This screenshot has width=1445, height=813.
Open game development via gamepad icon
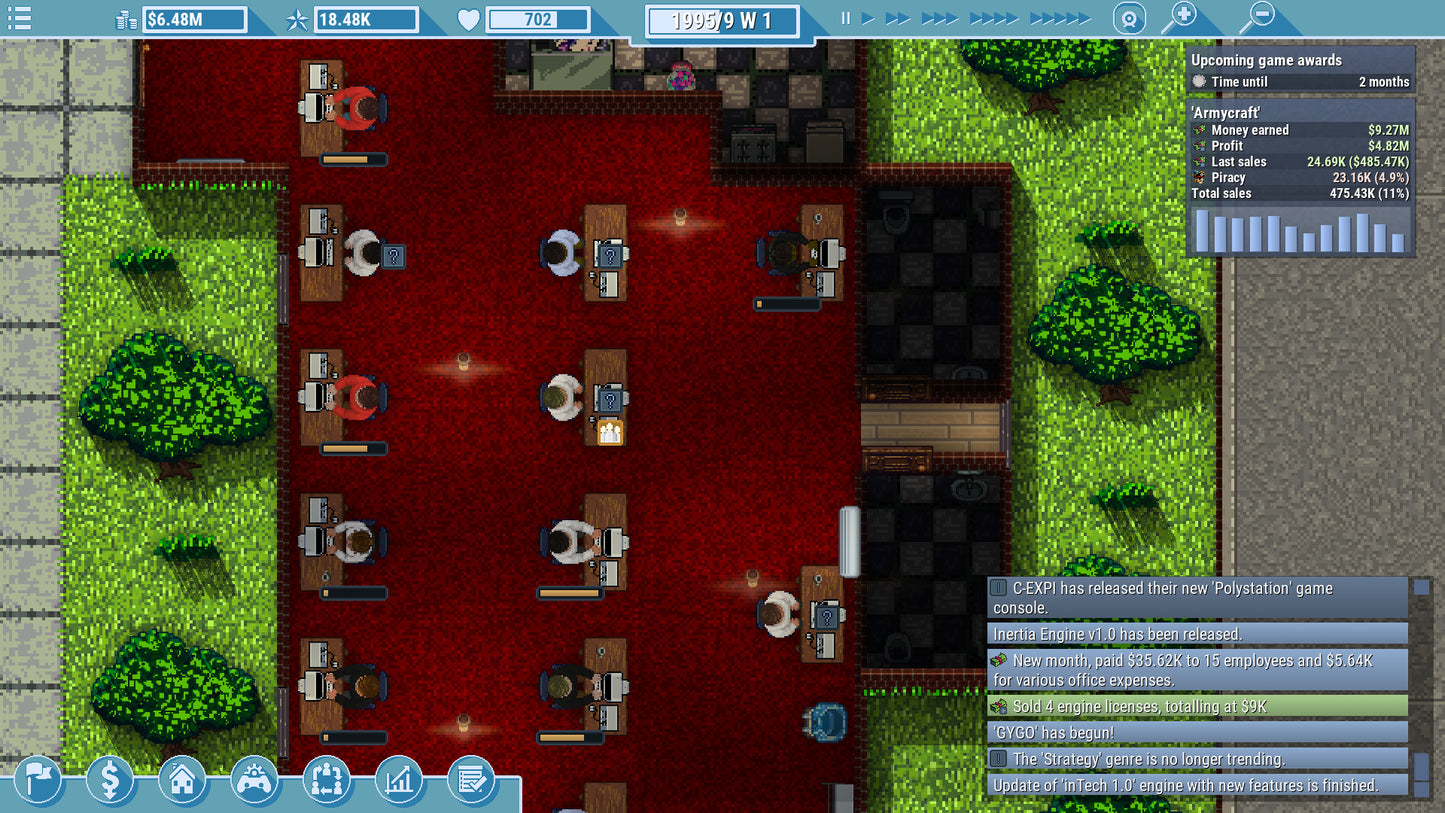255,781
